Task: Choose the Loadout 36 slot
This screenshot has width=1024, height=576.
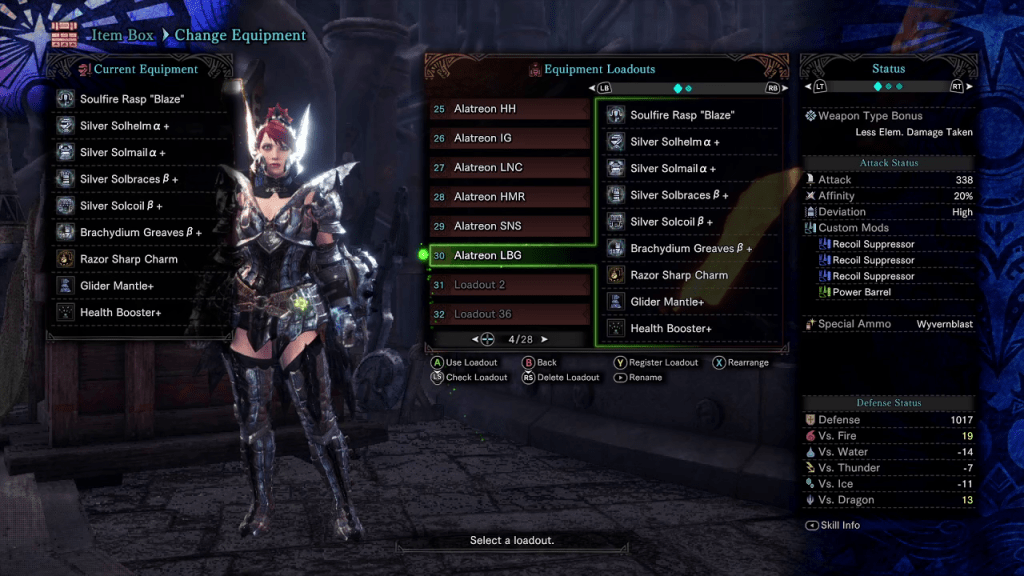Action: (509, 314)
